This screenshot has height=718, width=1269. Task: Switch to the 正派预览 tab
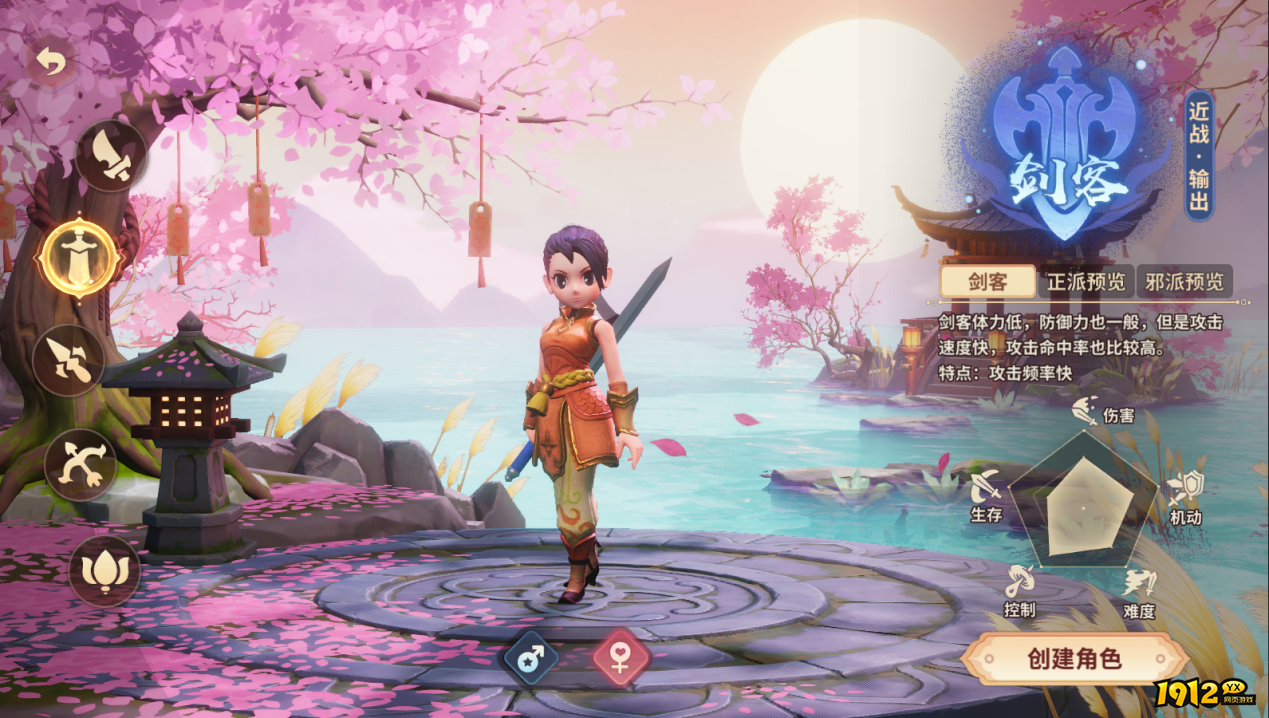tap(1085, 282)
